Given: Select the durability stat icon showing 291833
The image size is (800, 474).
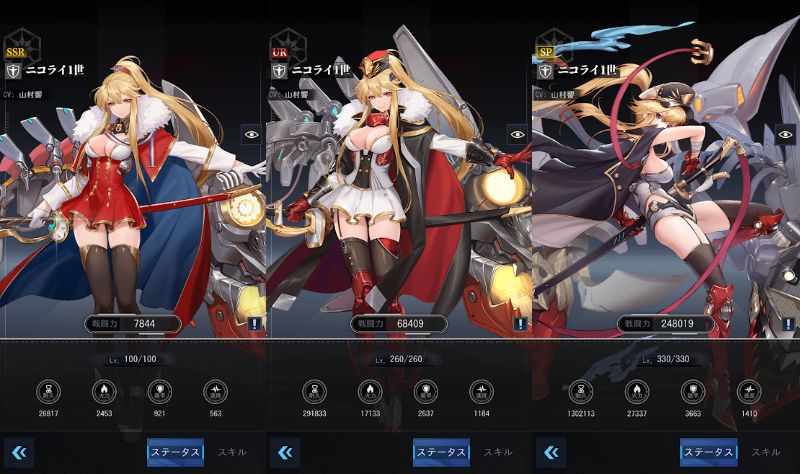Looking at the screenshot, I should [314, 391].
